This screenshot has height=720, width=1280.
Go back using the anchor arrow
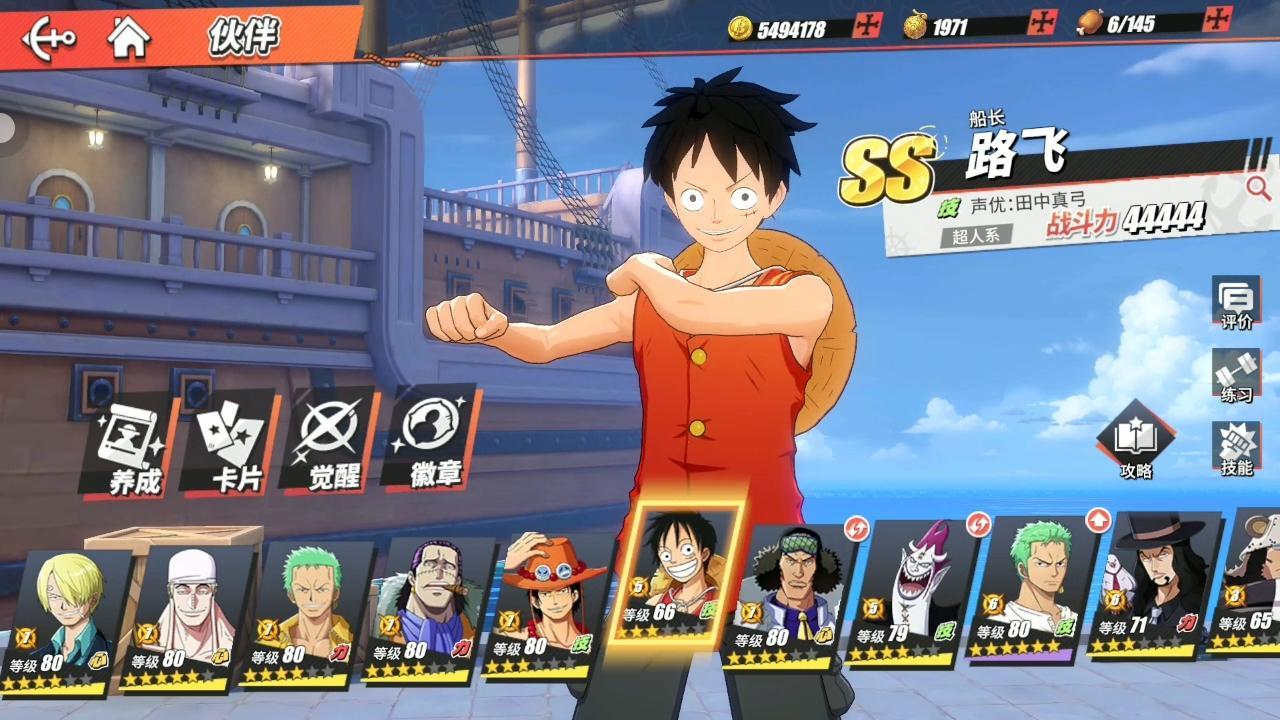(x=49, y=39)
